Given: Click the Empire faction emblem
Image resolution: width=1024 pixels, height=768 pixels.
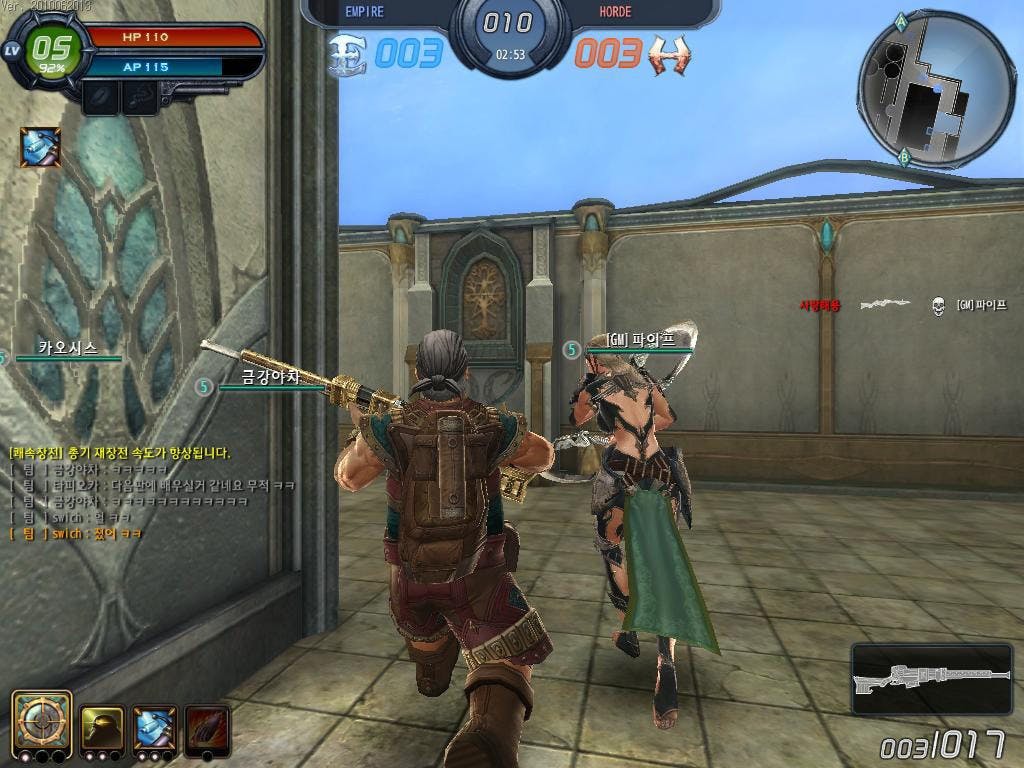Looking at the screenshot, I should (348, 54).
